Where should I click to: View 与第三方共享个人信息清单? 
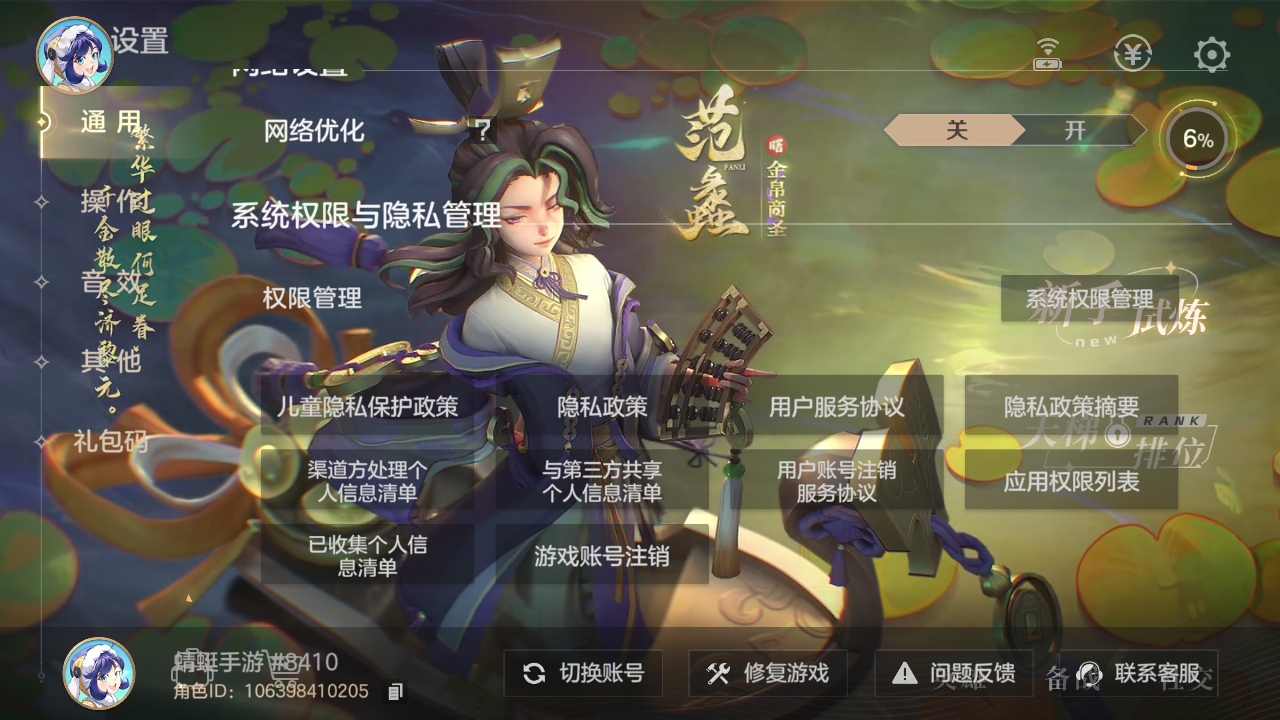[x=602, y=481]
